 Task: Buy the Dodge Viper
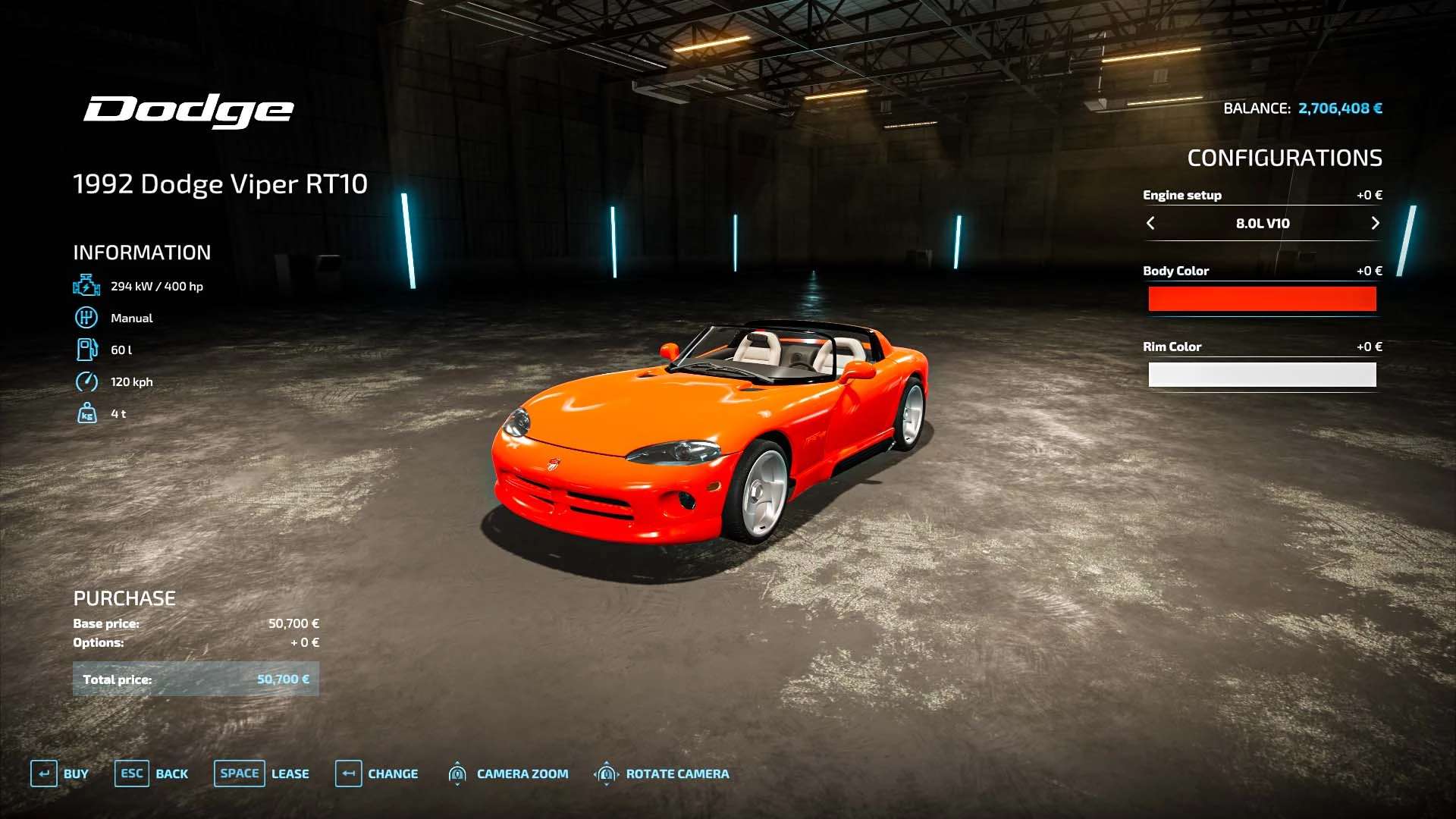59,773
